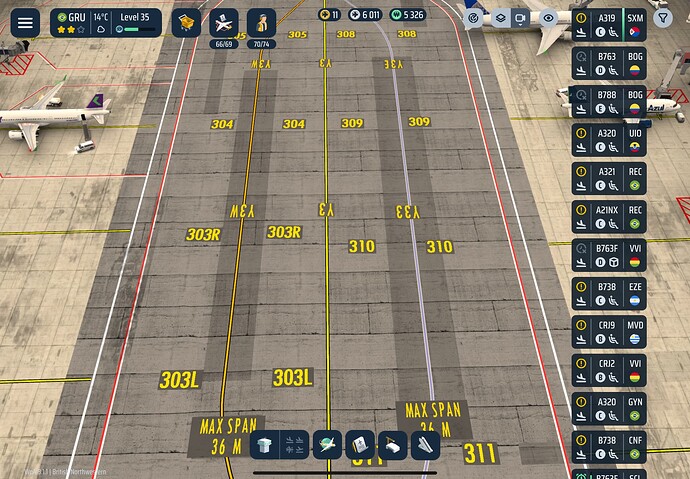Open the passenger boarding stairs button
This screenshot has height=479, width=690.
tap(425, 445)
